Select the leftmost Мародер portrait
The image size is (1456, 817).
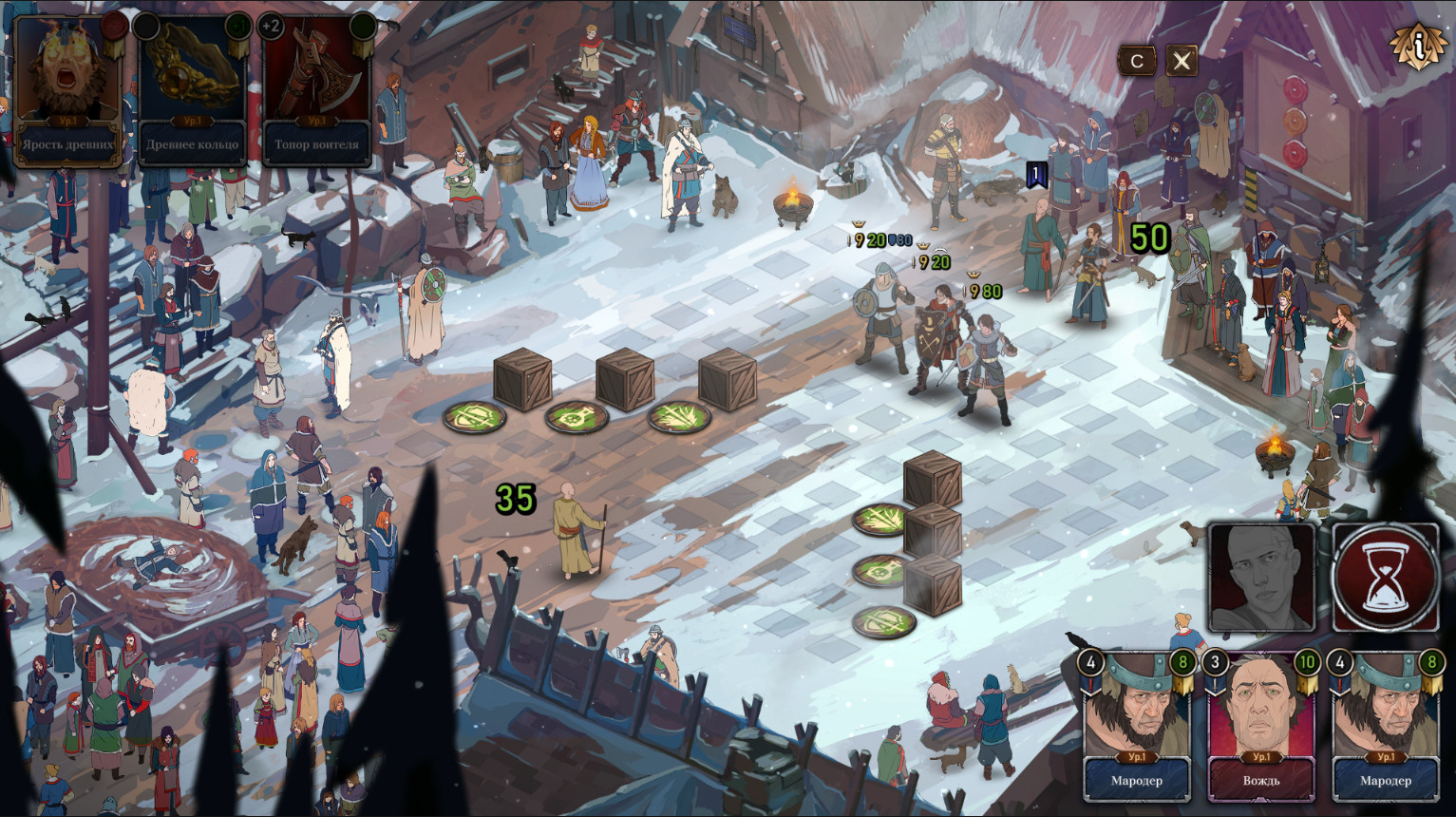1137,712
